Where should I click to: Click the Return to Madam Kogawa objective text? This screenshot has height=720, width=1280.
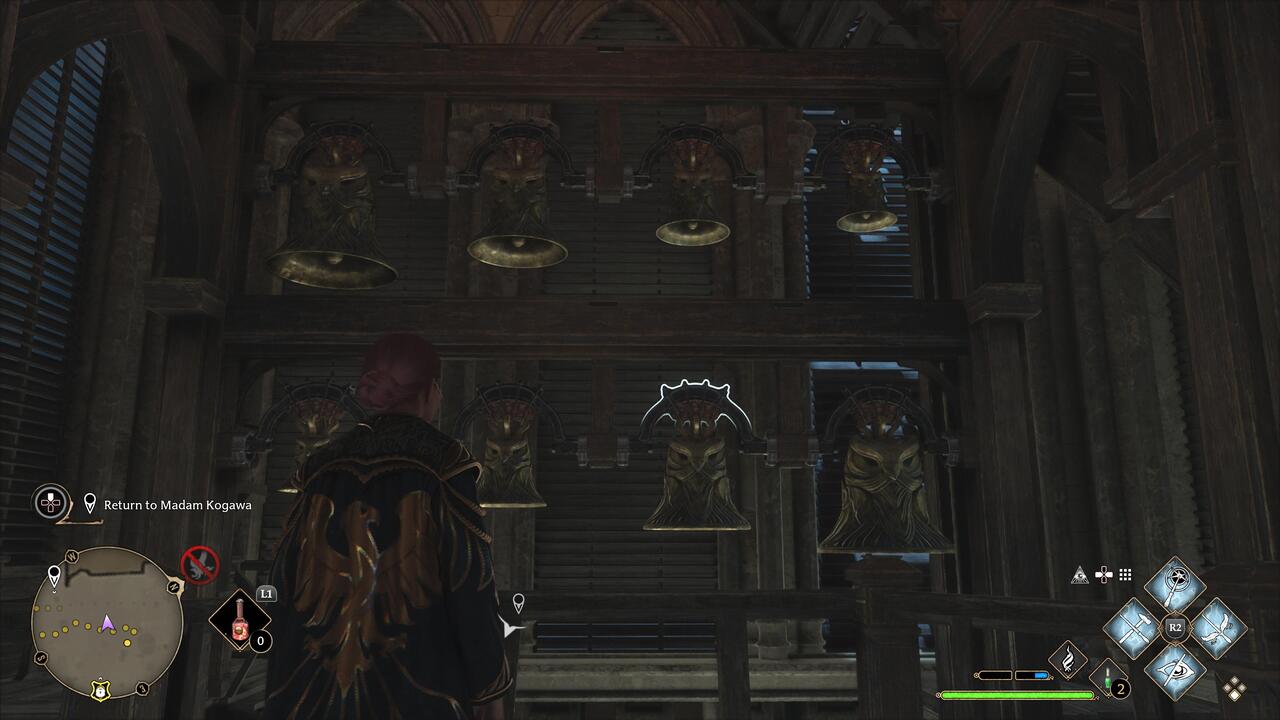[177, 505]
